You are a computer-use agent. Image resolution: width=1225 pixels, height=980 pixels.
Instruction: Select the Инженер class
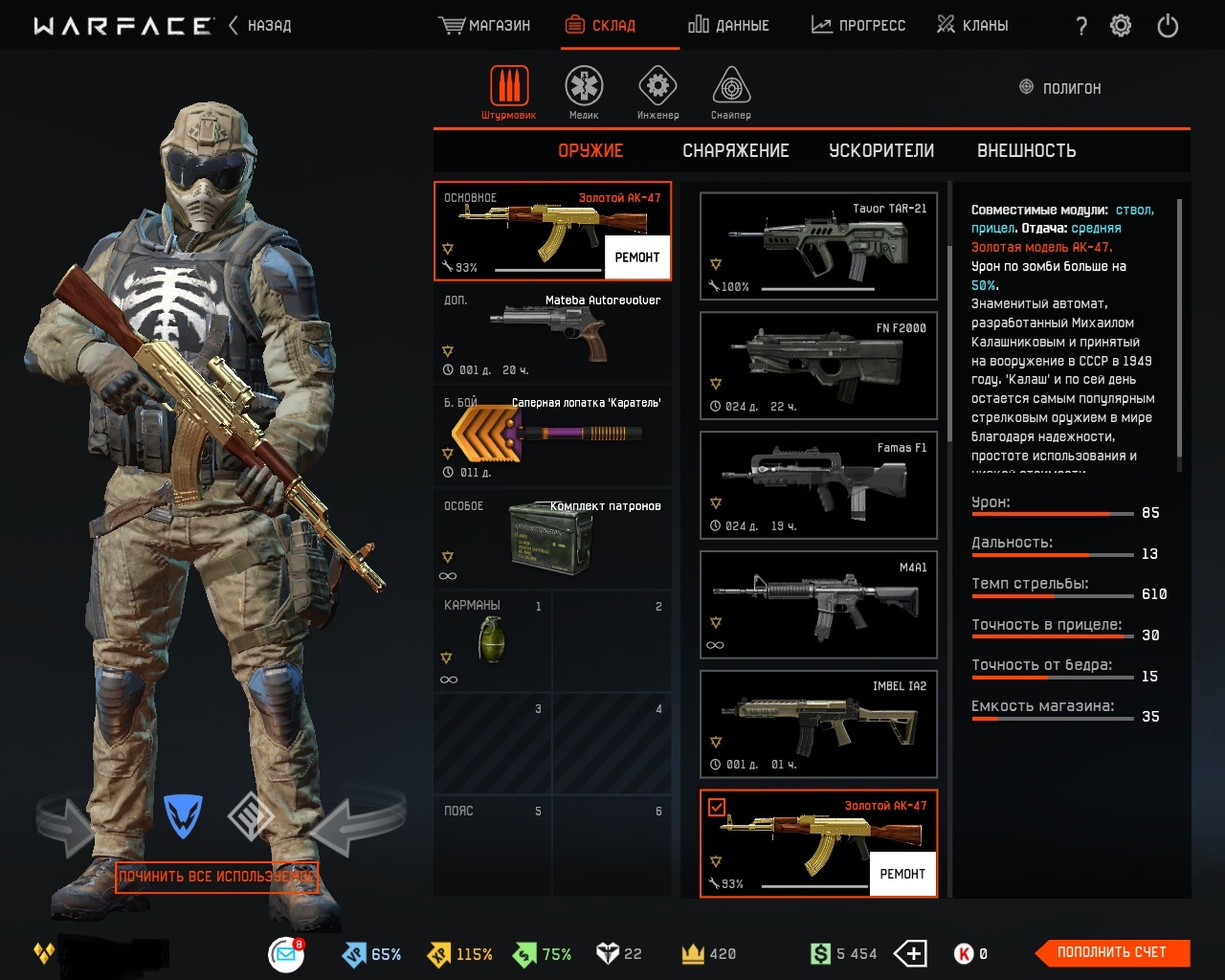tap(657, 93)
